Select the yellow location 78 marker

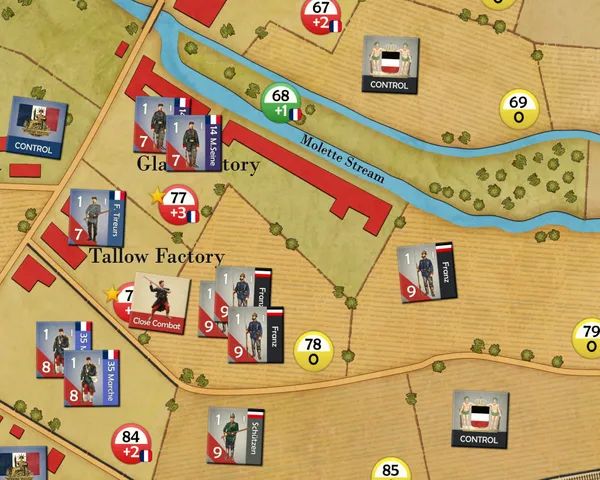point(313,350)
